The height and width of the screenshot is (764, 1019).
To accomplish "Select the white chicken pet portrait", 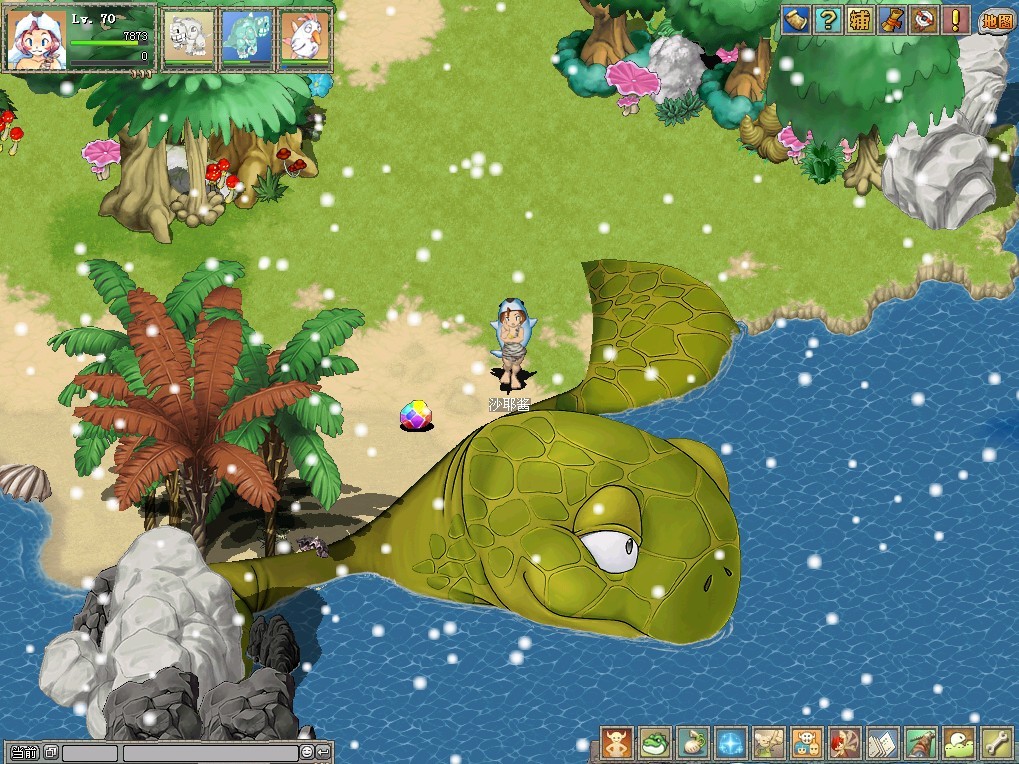I will (304, 39).
